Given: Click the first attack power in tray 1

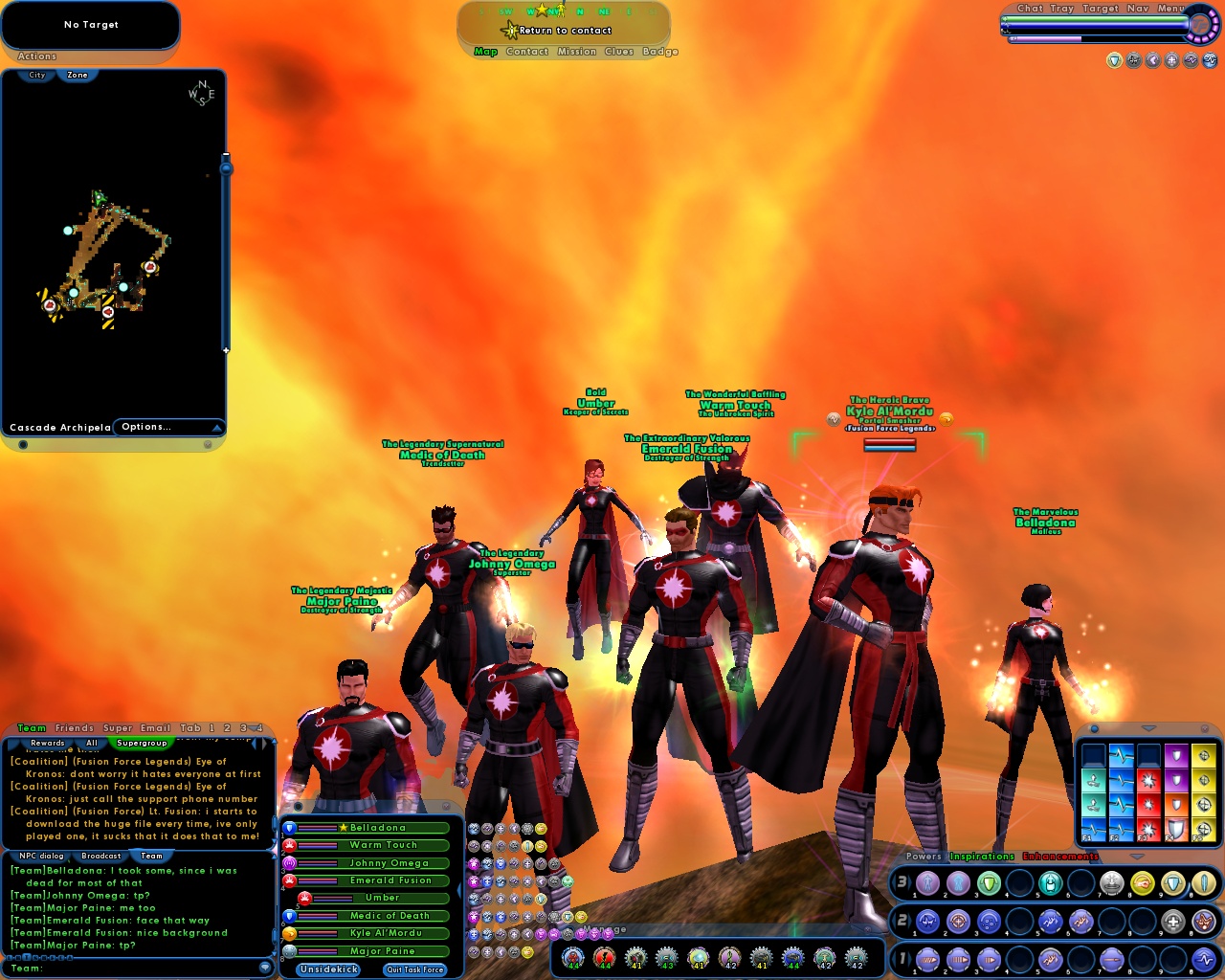Looking at the screenshot, I should (x=926, y=959).
